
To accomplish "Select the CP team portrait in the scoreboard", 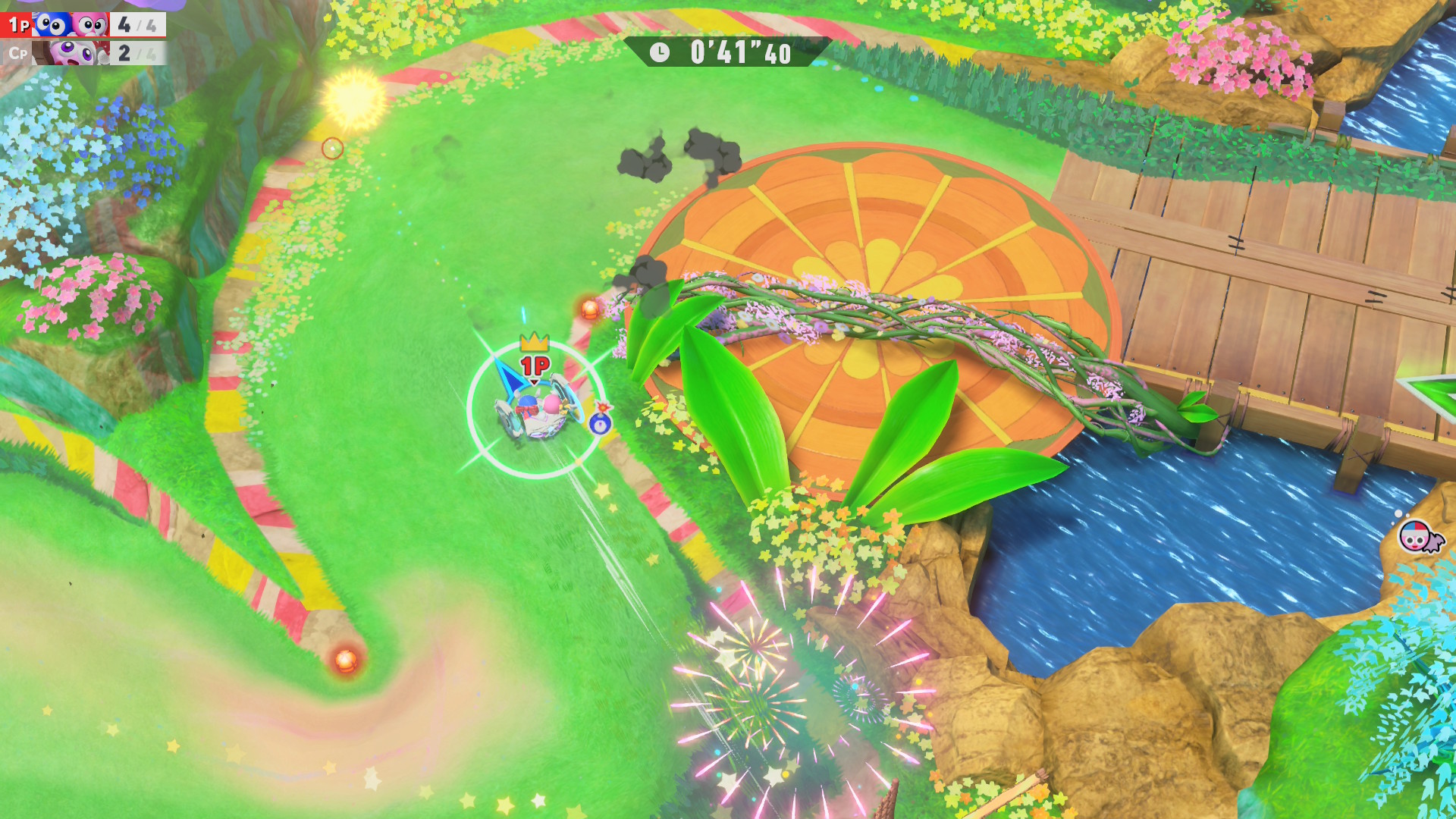I will coord(72,53).
